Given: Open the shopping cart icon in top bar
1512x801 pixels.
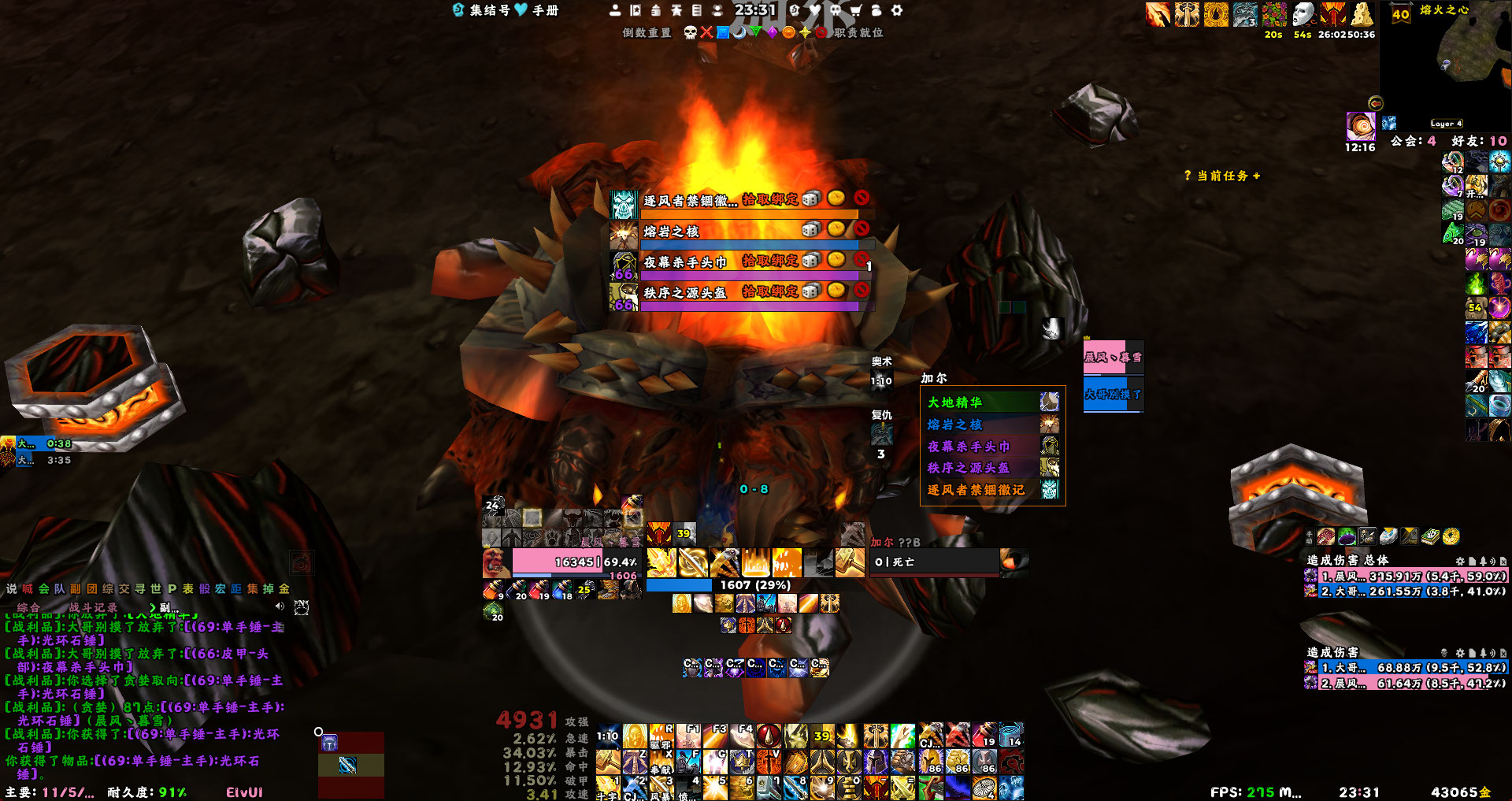Looking at the screenshot, I should 856,10.
